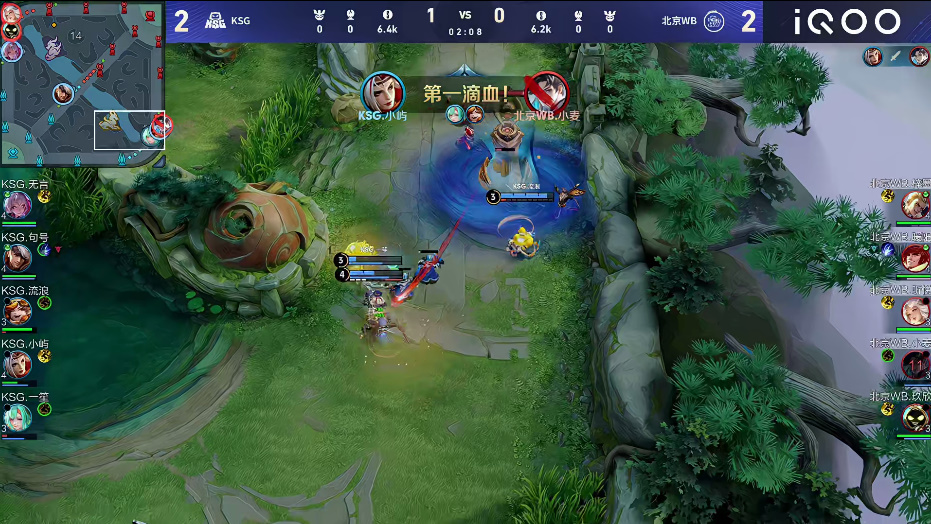The image size is (931, 524).
Task: Select KSG.句号 player portrait
Action: pos(16,258)
